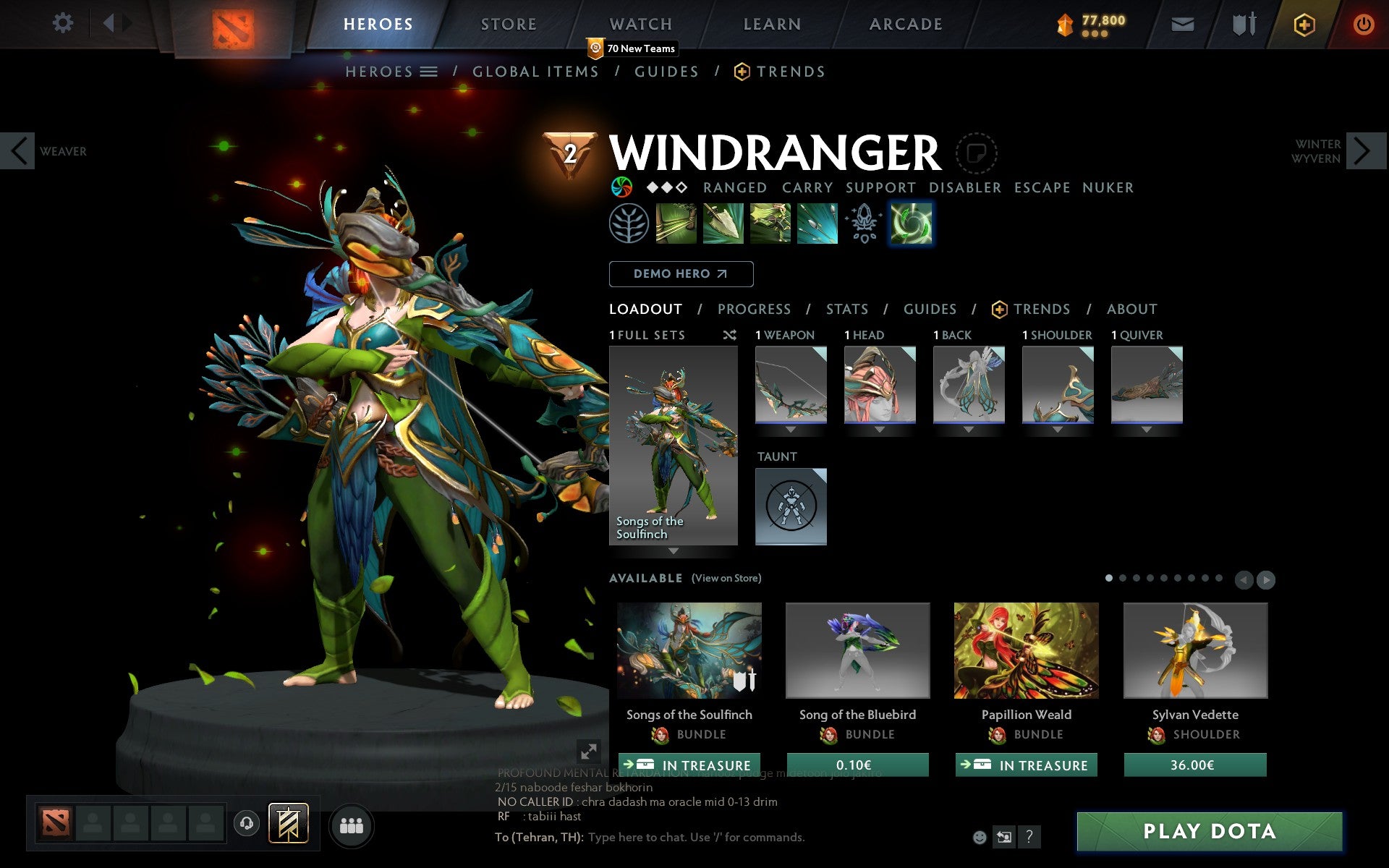Click the DEMO HERO button
The height and width of the screenshot is (868, 1389).
[681, 274]
